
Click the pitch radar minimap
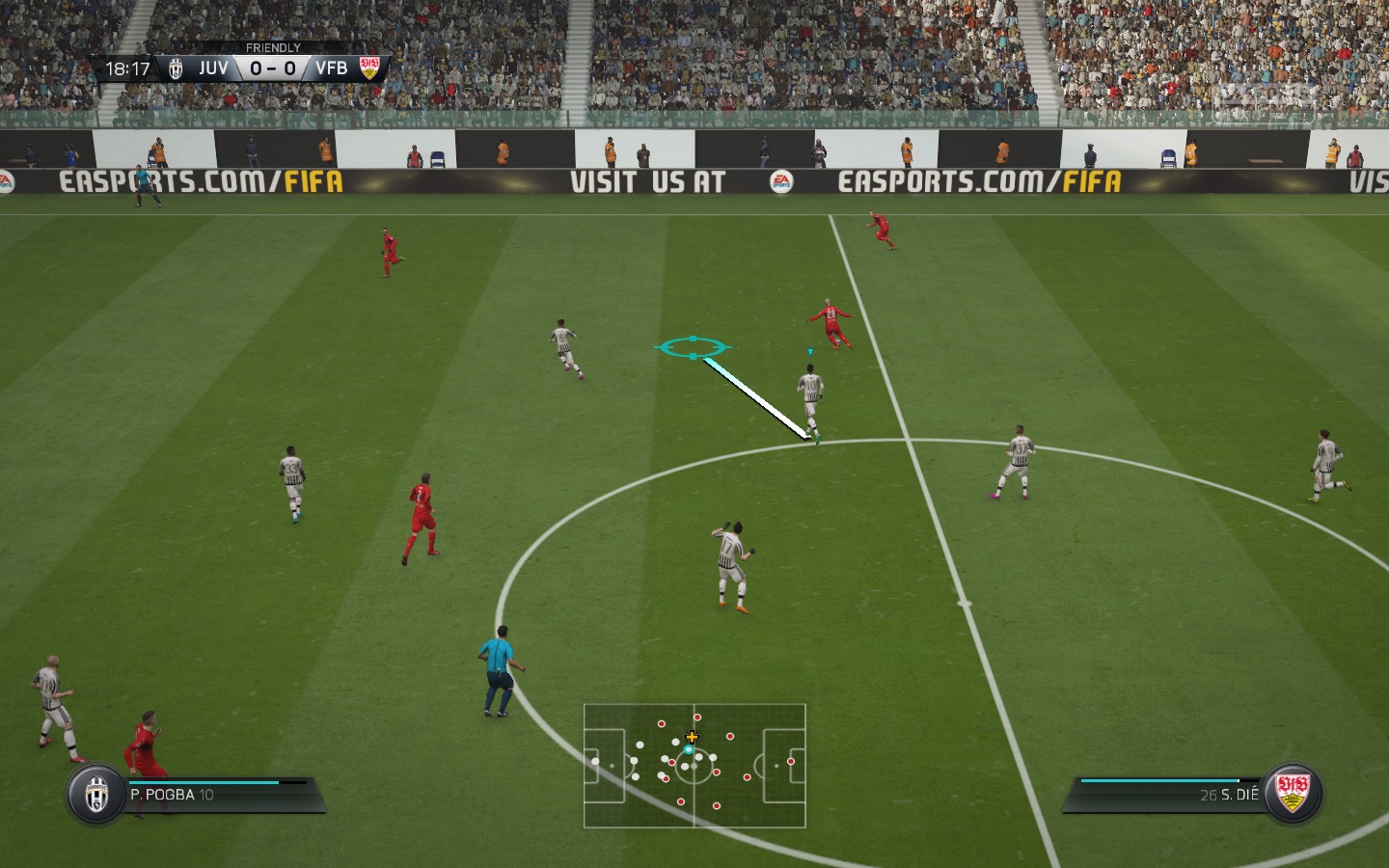(694, 766)
